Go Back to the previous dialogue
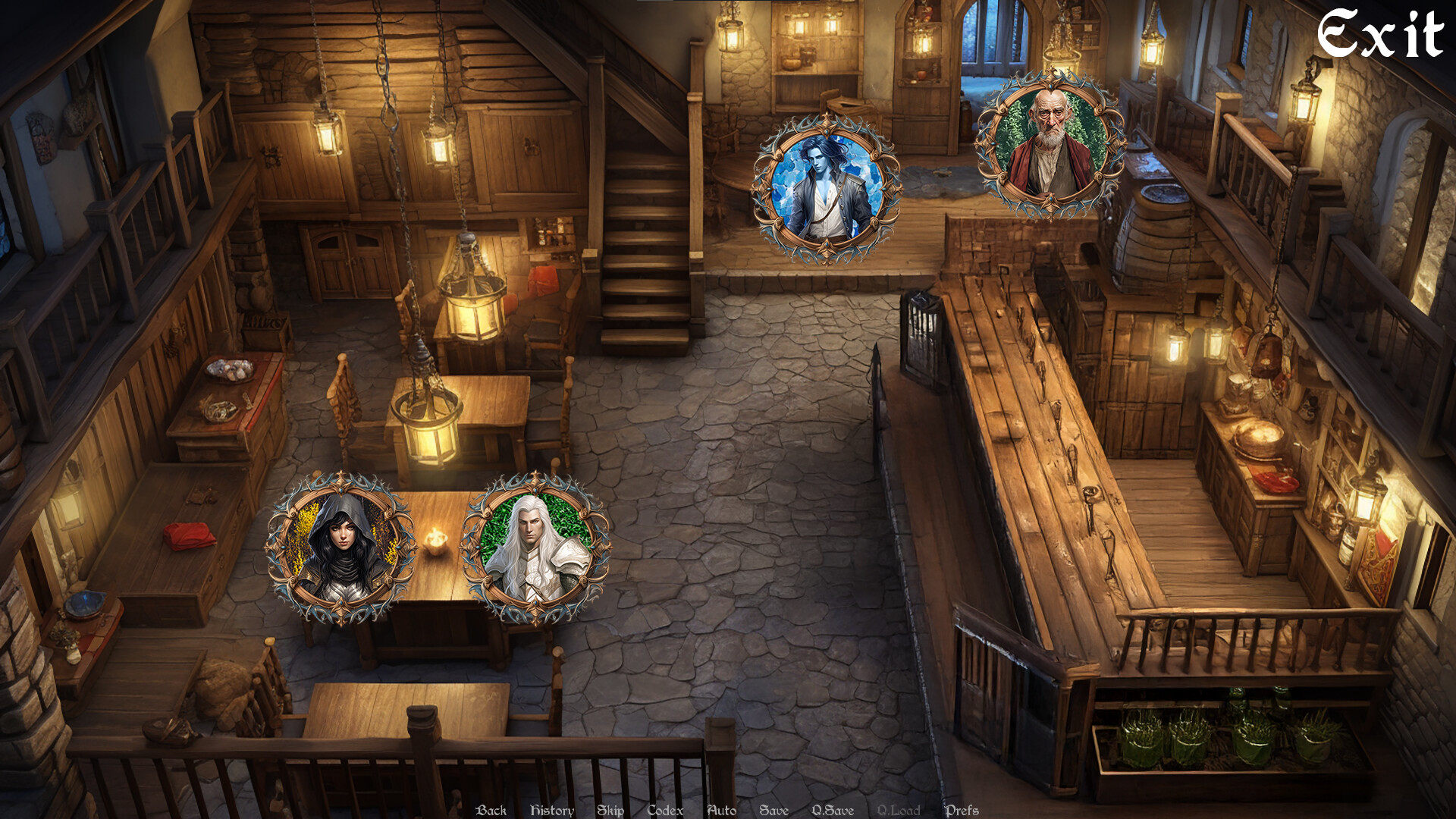Image resolution: width=1456 pixels, height=819 pixels. tap(490, 810)
